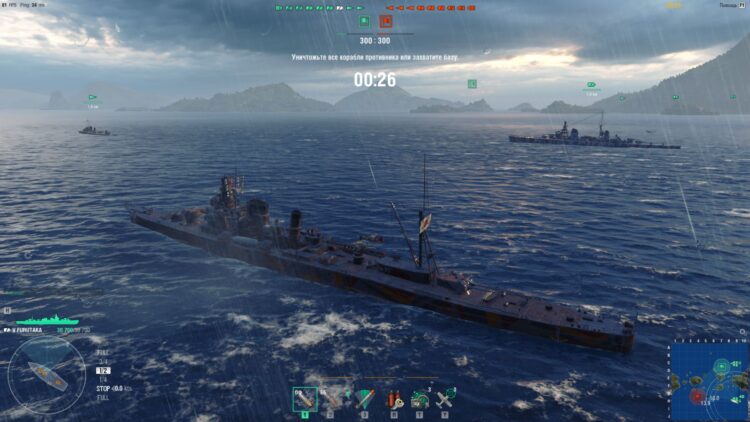Select the torpedo launcher slot
Viewport: 750px width, 422px height.
tap(364, 399)
